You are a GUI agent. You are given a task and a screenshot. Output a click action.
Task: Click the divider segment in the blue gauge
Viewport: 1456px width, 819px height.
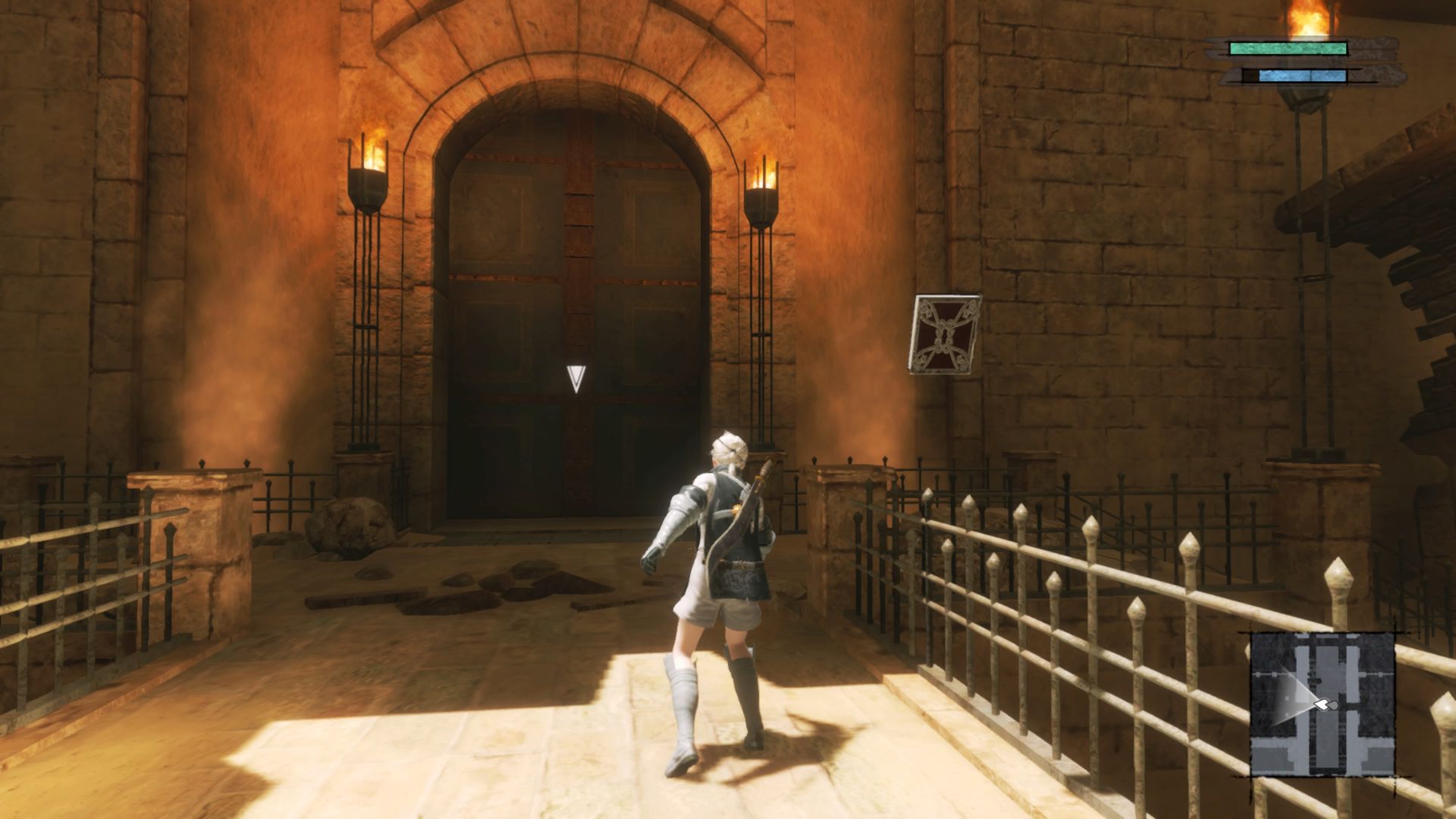1311,74
